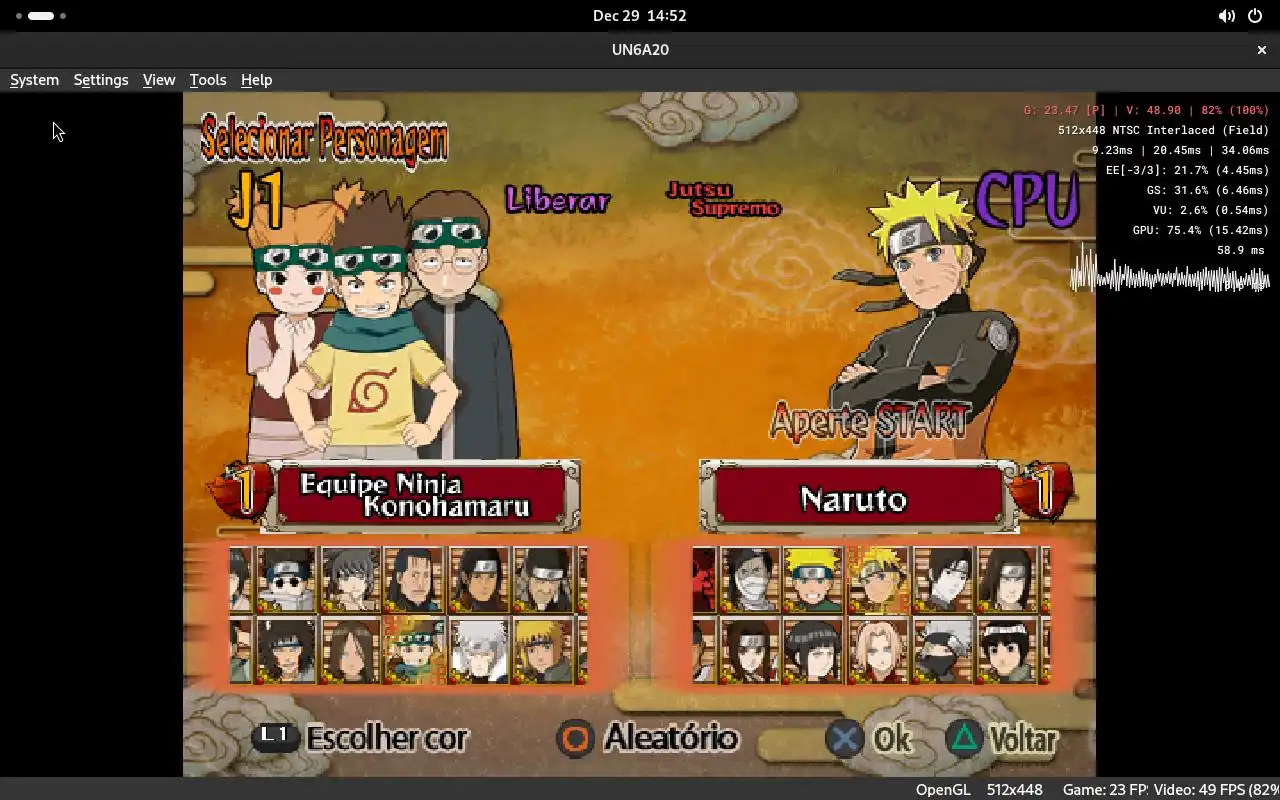Screen dimensions: 1280x800
Task: Select the sunglasses-wearing Shino portrait
Action: tap(286, 580)
